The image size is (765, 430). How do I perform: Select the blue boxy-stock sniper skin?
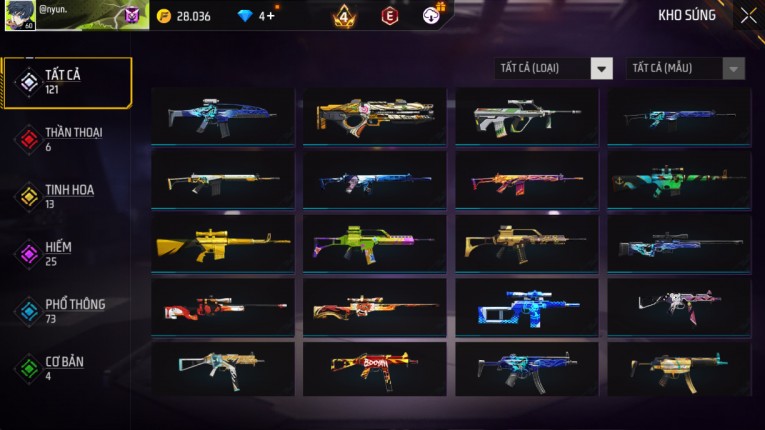pos(527,305)
